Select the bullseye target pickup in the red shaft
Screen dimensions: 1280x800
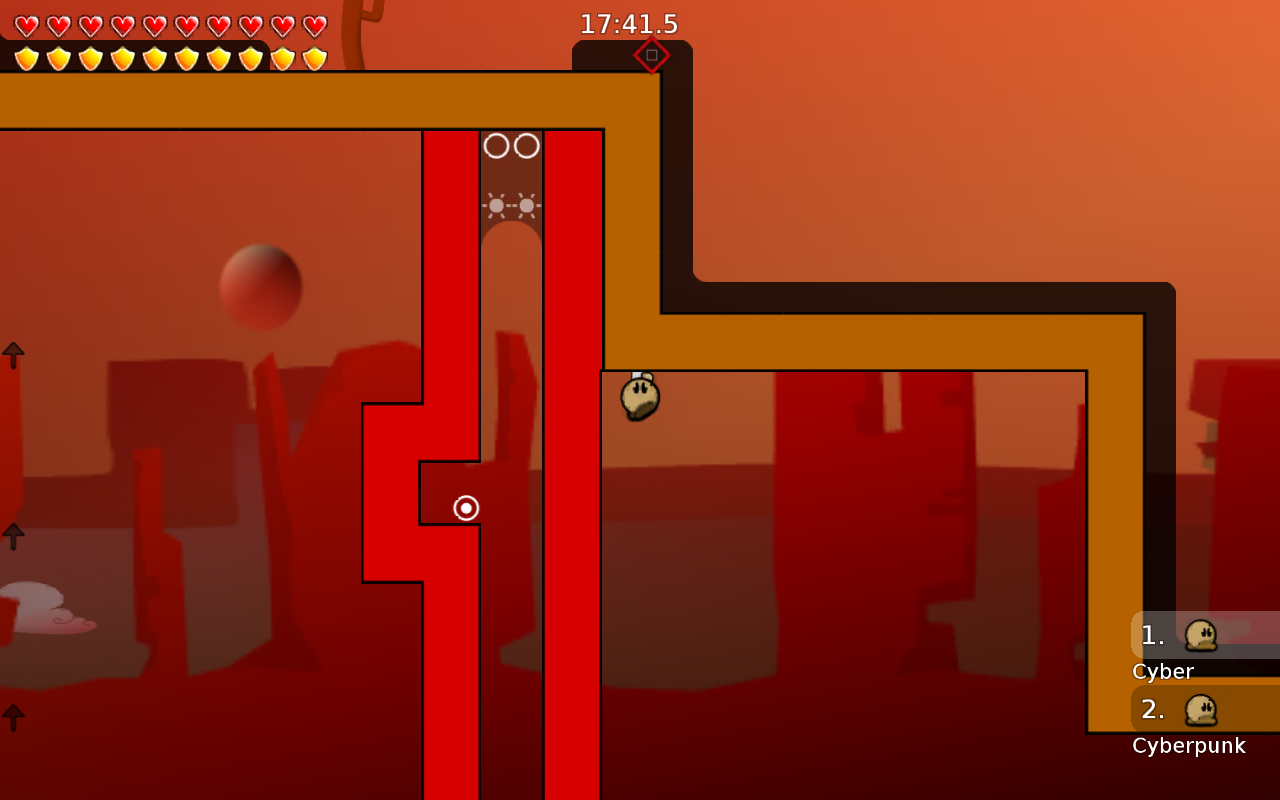466,508
